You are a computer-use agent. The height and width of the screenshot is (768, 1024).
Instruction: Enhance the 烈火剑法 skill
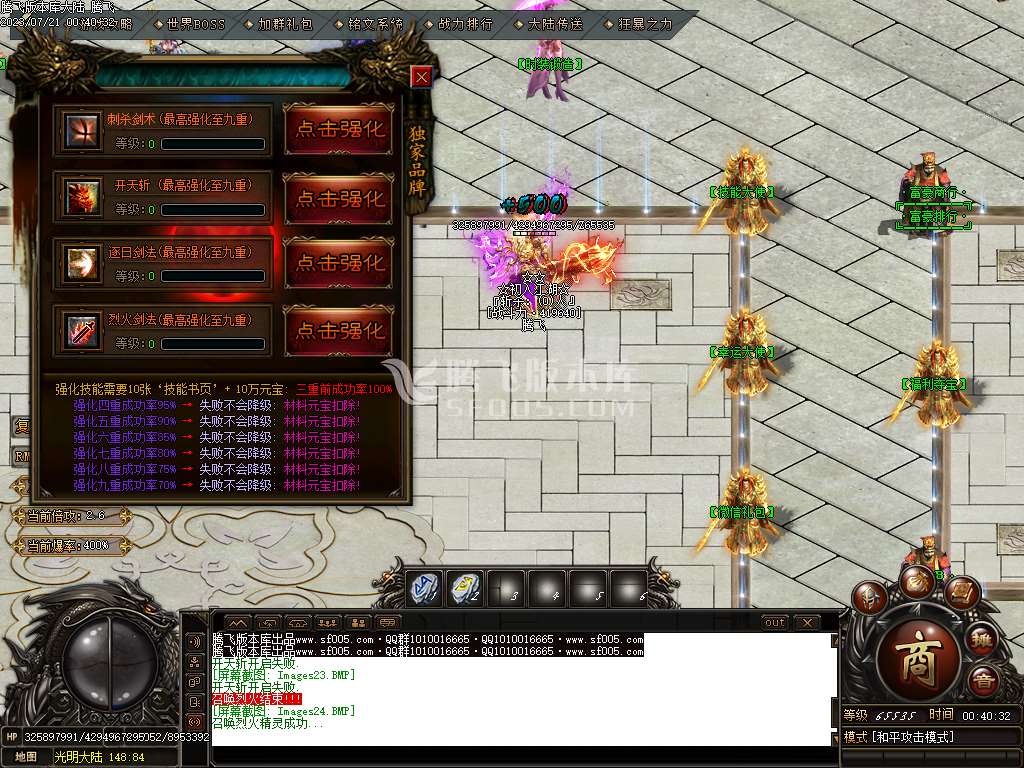(340, 330)
